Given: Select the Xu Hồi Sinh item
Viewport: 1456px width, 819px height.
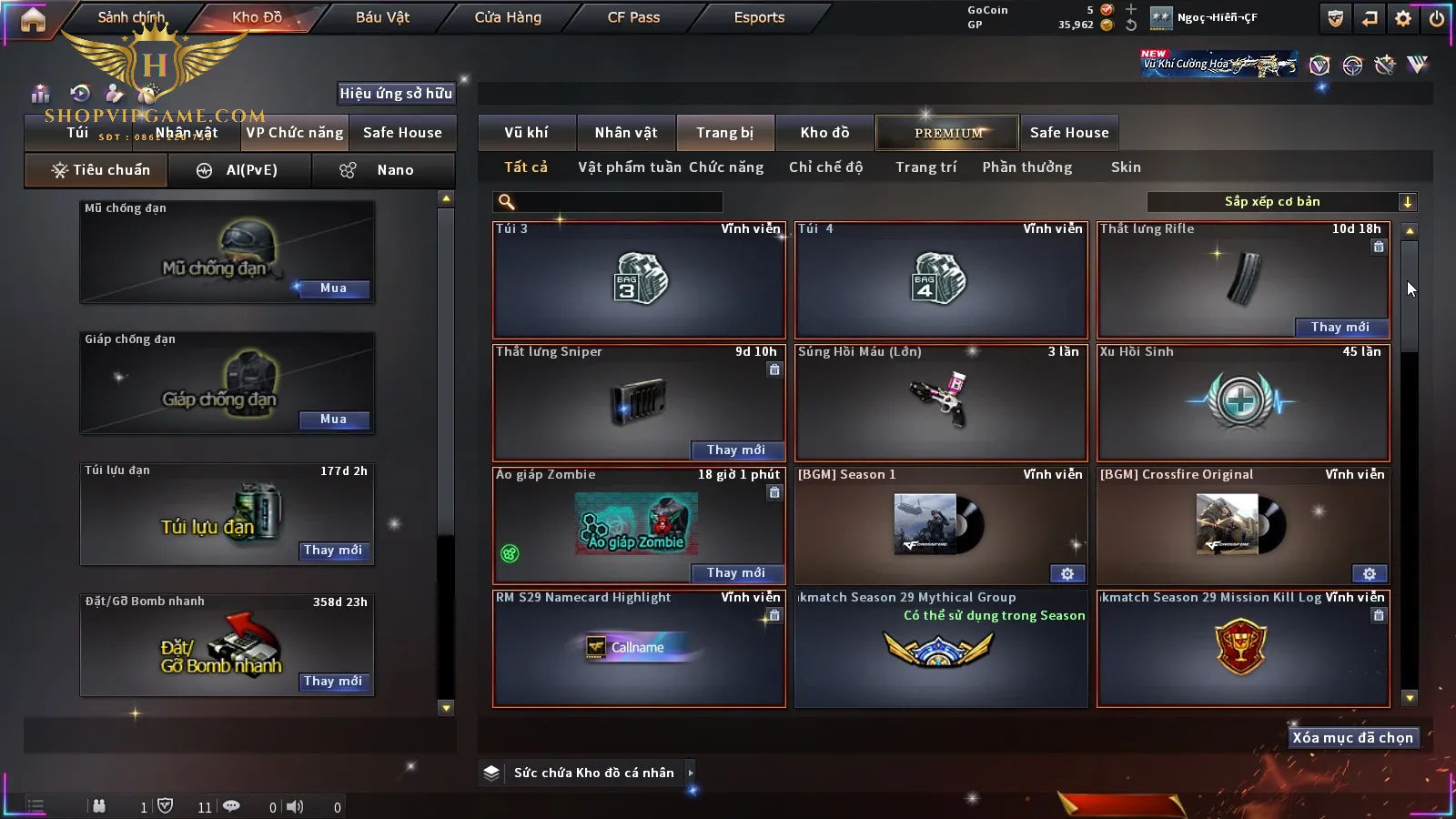Looking at the screenshot, I should 1243,401.
